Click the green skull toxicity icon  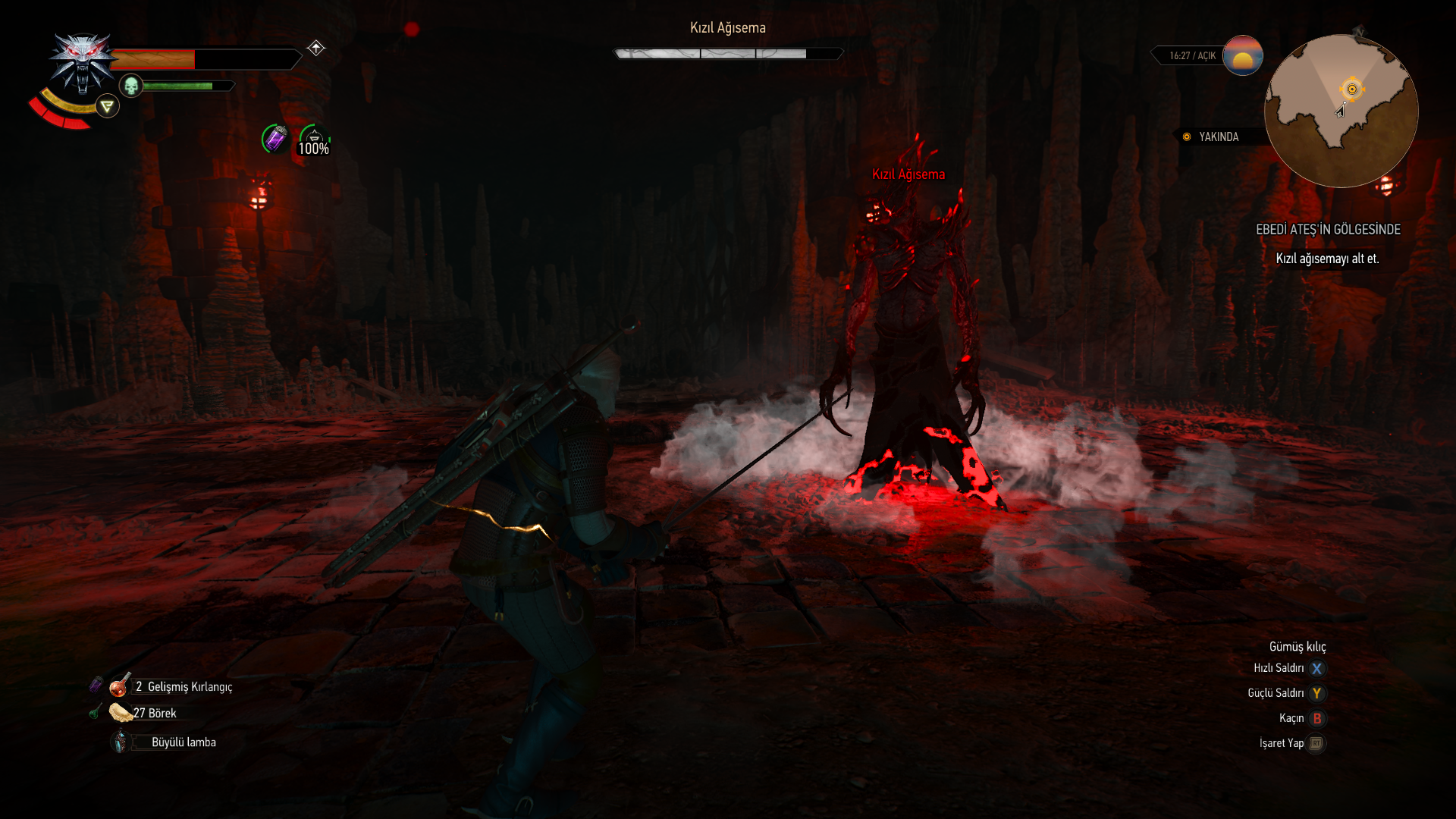coord(131,86)
